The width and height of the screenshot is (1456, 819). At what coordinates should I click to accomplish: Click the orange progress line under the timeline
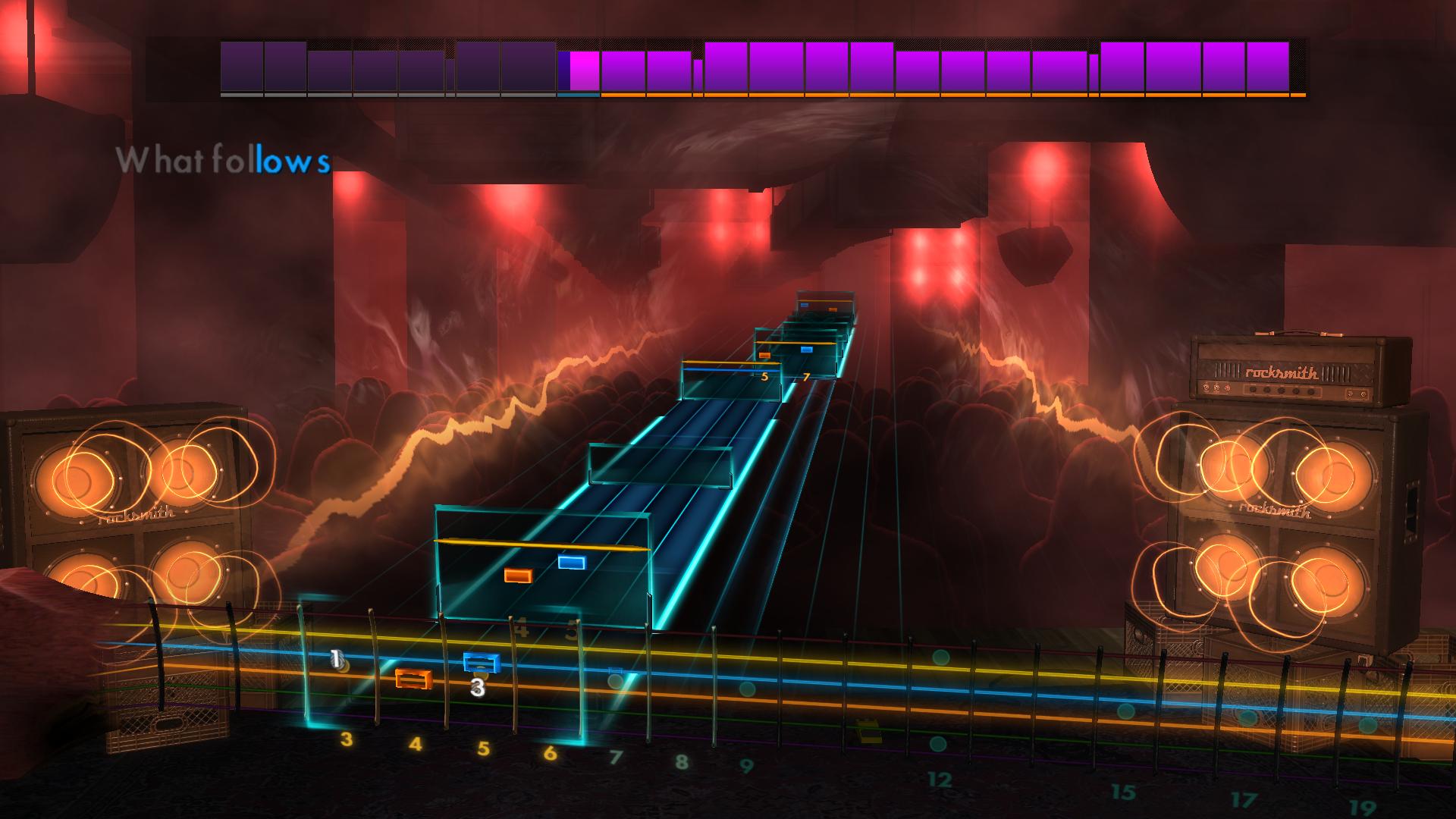pyautogui.click(x=948, y=95)
